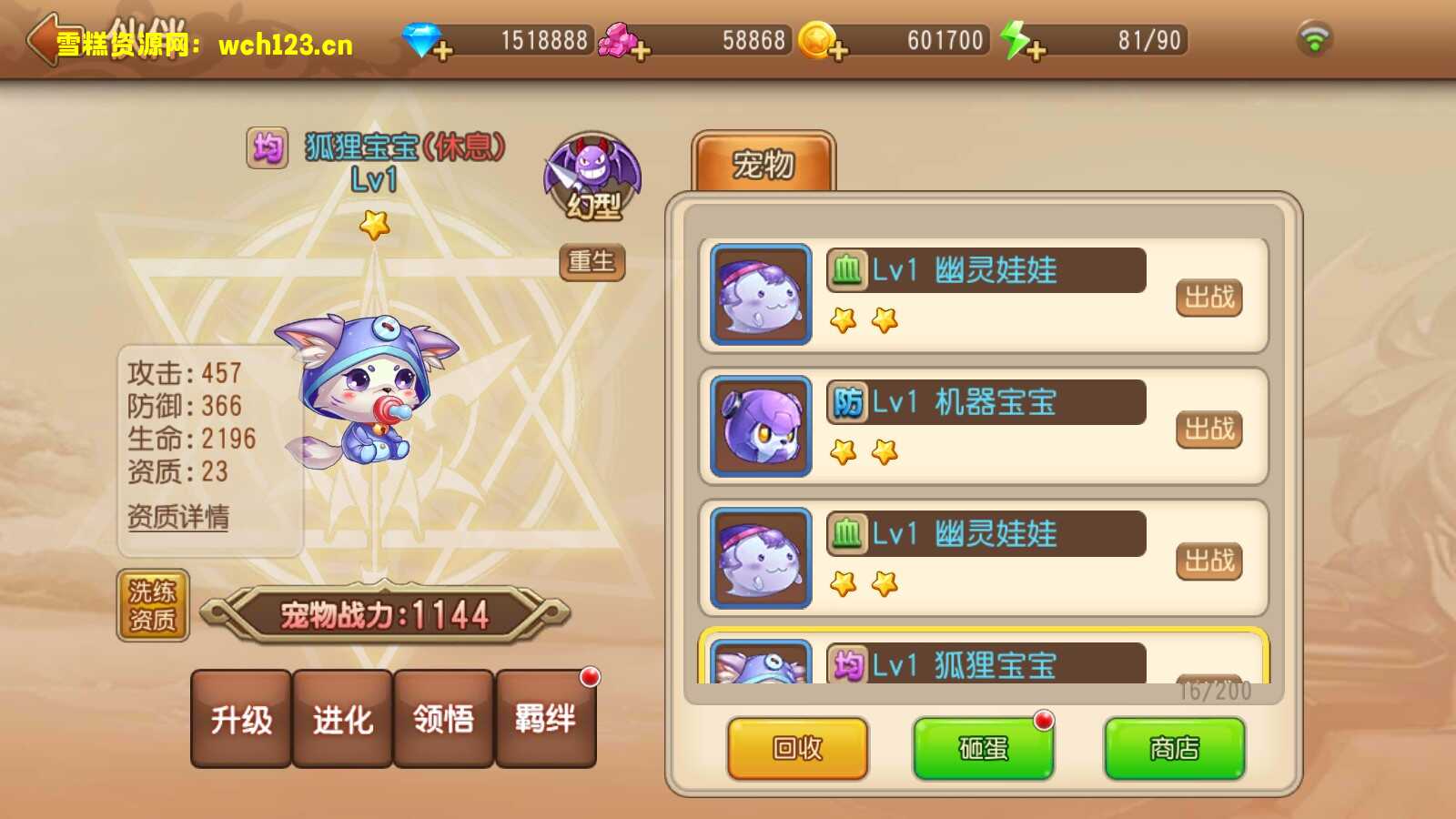Select the 机器宝宝 pet portrait
Image resolution: width=1456 pixels, height=819 pixels.
point(761,426)
